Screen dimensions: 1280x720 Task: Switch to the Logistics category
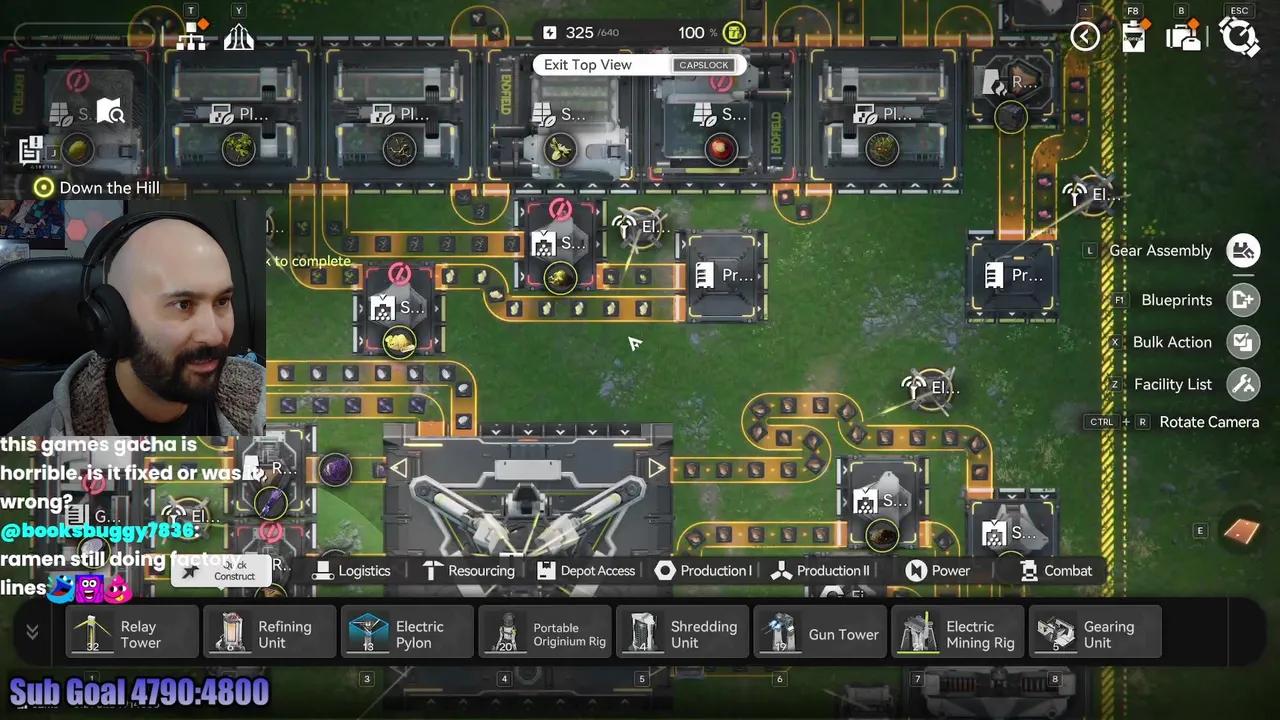click(352, 571)
